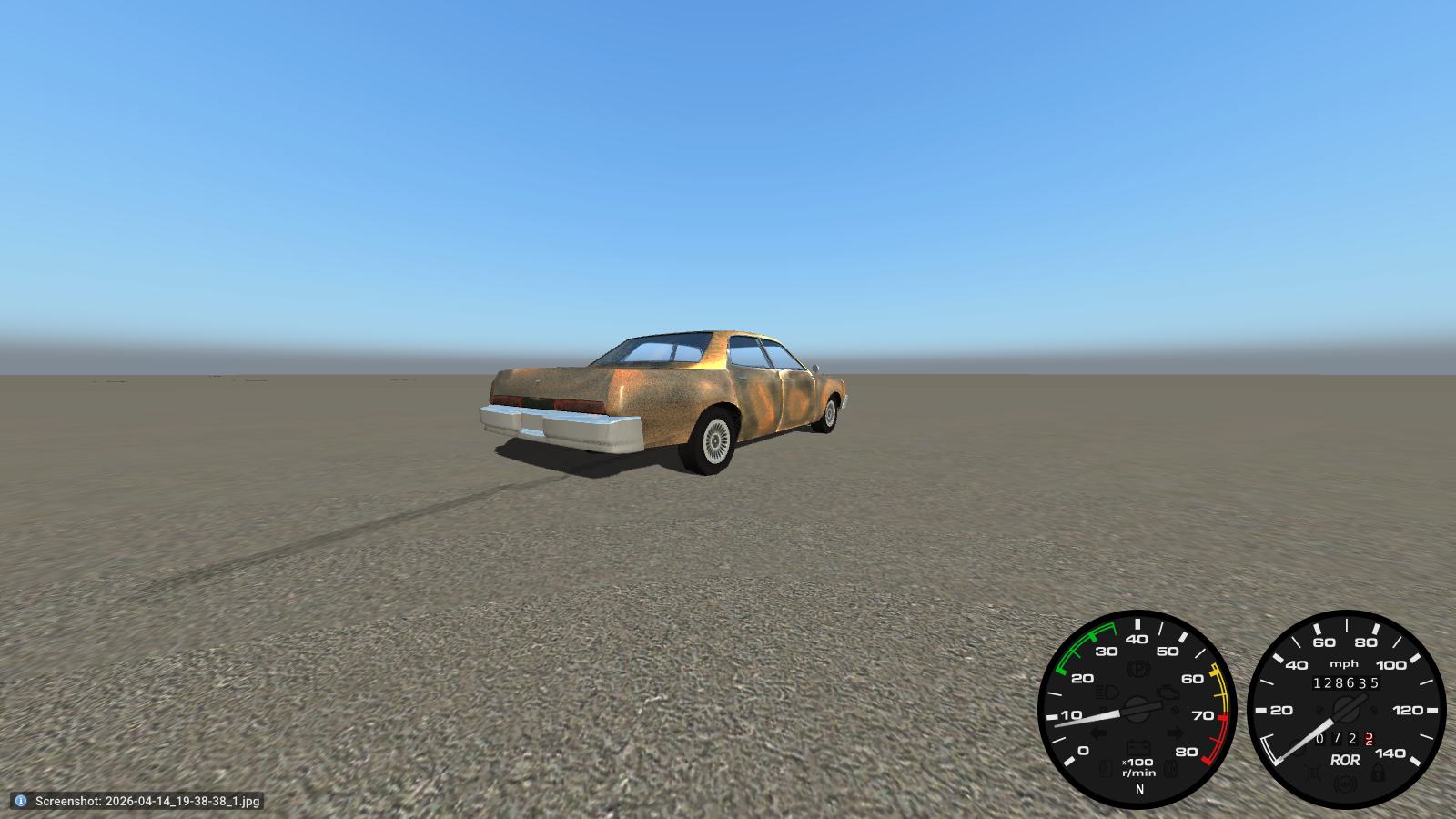The width and height of the screenshot is (1456, 819).
Task: Click the door-lock indicator icon on the speedometer
Action: pyautogui.click(x=1378, y=773)
